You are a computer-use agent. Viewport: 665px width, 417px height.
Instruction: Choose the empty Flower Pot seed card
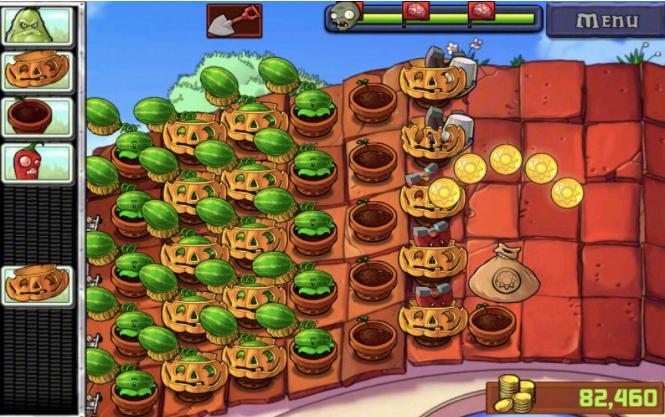coord(38,116)
